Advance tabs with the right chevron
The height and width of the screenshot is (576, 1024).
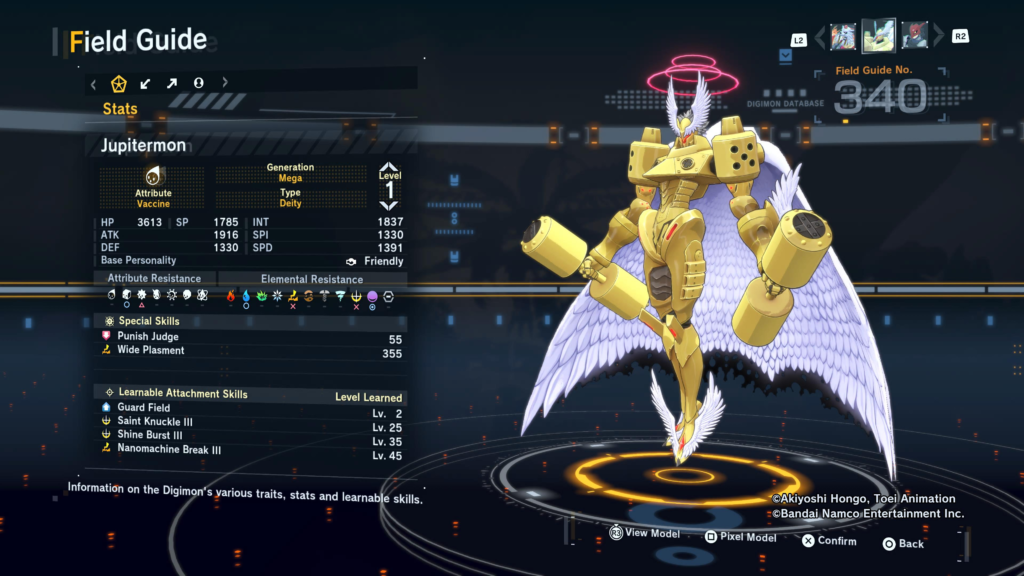click(x=225, y=84)
